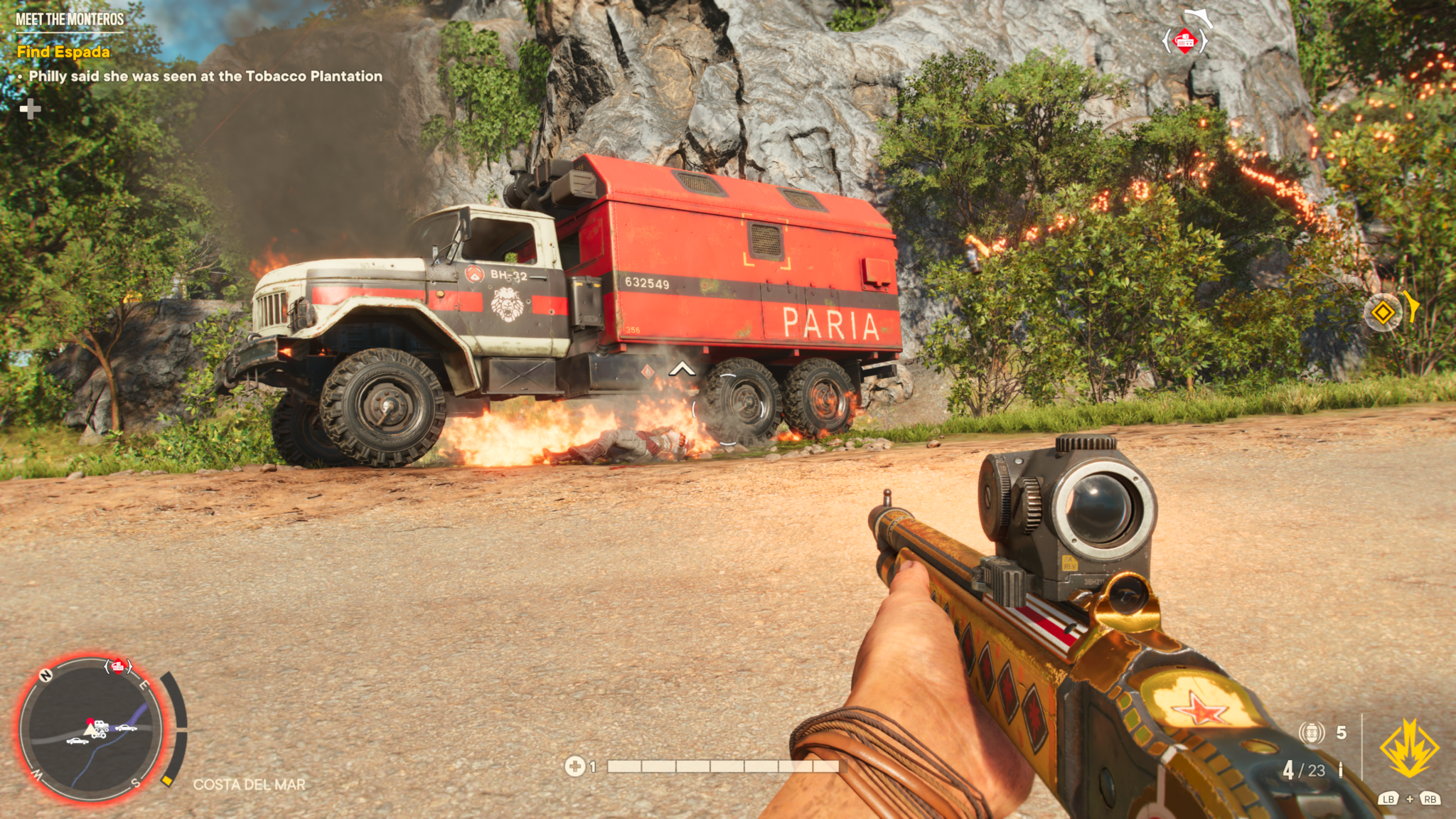Select the Find Espada objective tracker

(63, 52)
